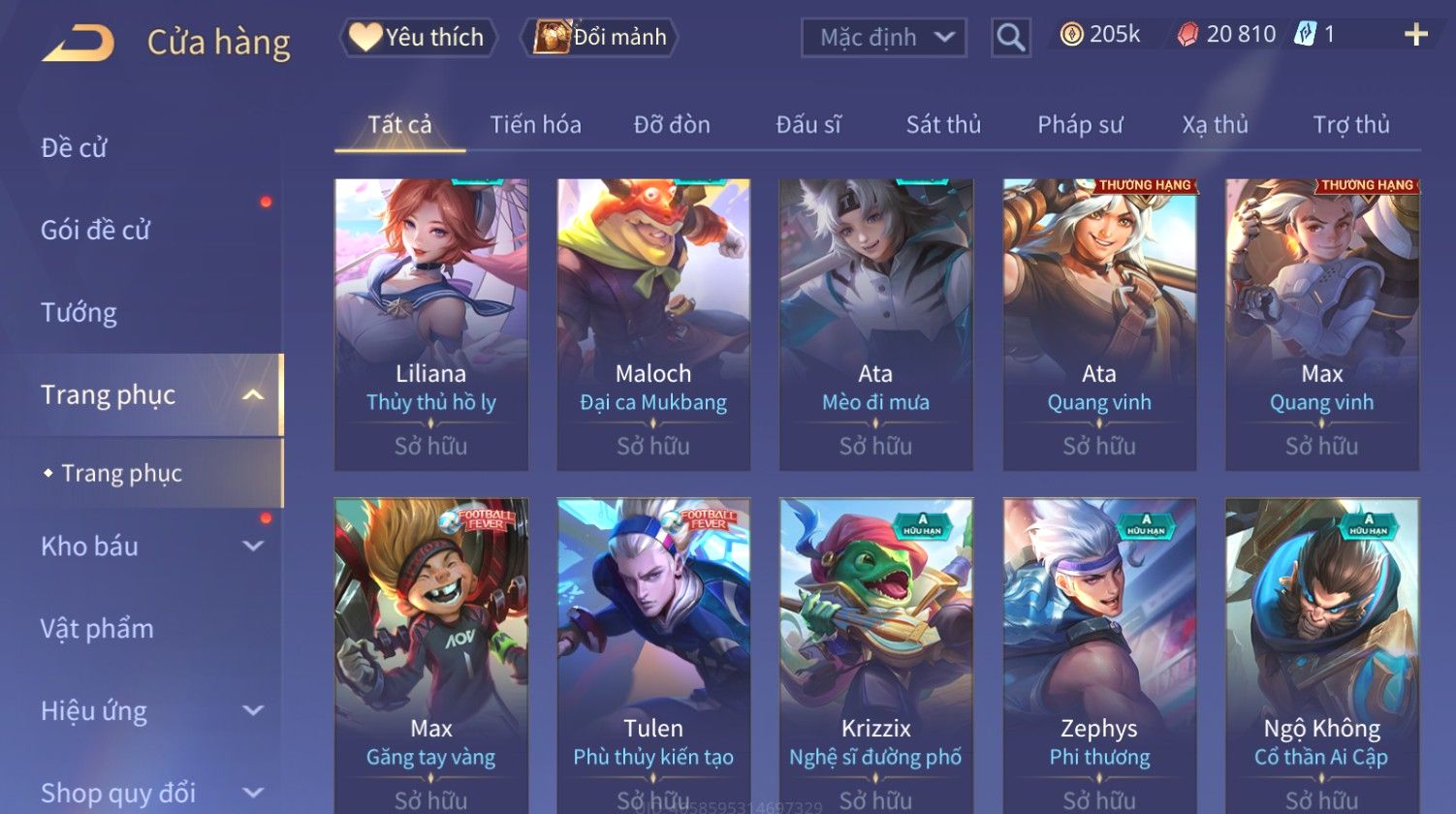Expand the Mặc định sort dropdown
Screen dimensions: 1456x814
pos(884,38)
